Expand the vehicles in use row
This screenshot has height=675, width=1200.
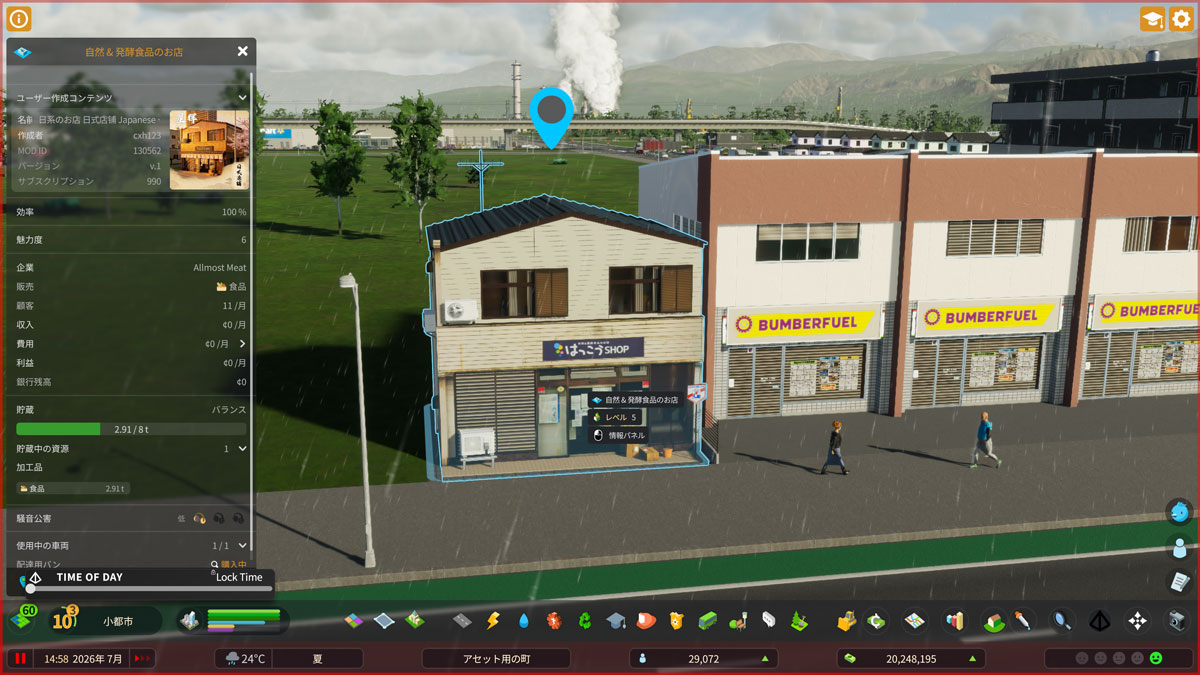[x=242, y=546]
